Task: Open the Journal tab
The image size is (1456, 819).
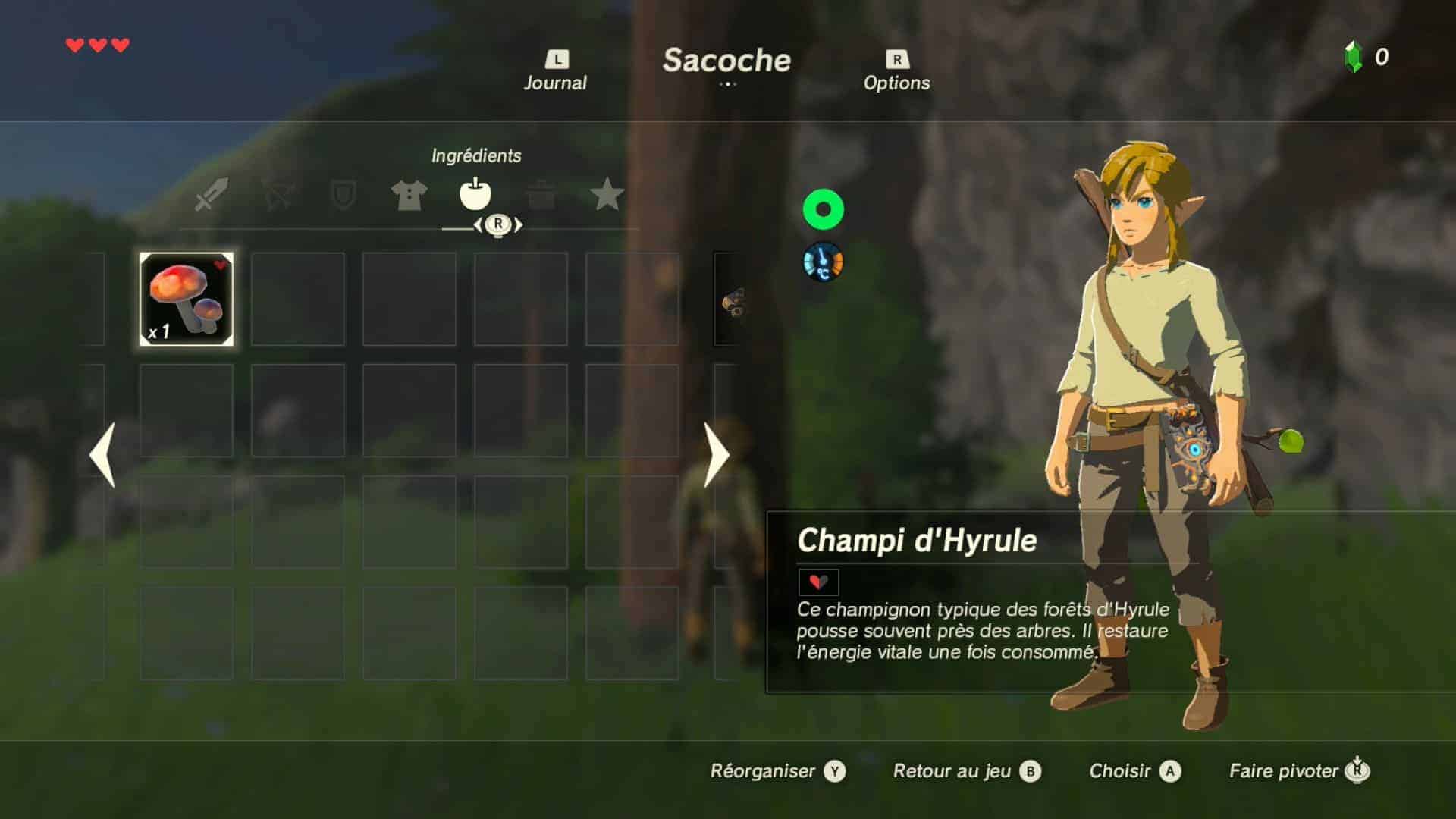Action: click(555, 73)
